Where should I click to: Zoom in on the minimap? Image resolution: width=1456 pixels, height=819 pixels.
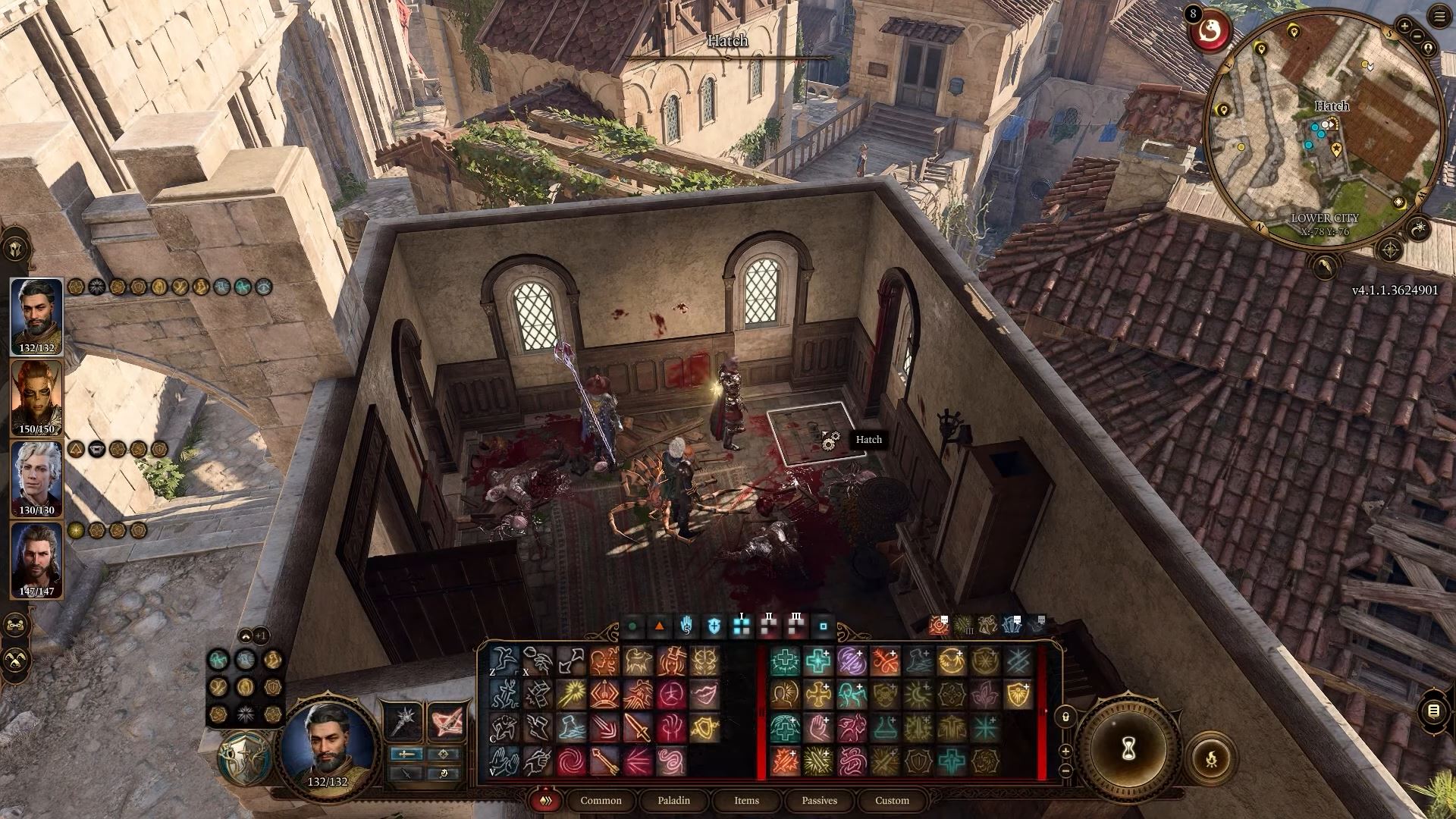tap(1404, 27)
